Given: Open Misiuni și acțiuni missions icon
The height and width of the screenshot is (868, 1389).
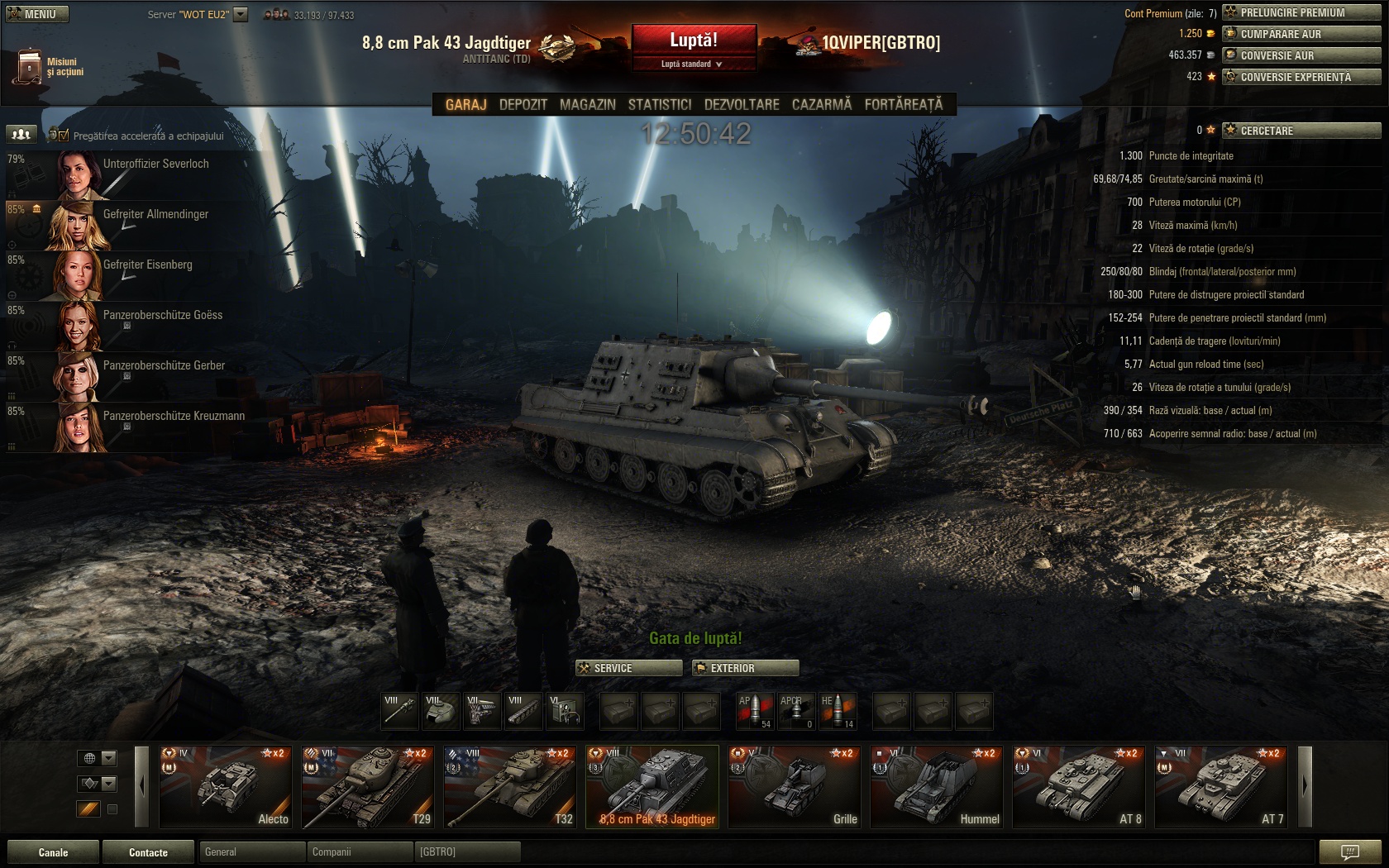Looking at the screenshot, I should click(29, 67).
